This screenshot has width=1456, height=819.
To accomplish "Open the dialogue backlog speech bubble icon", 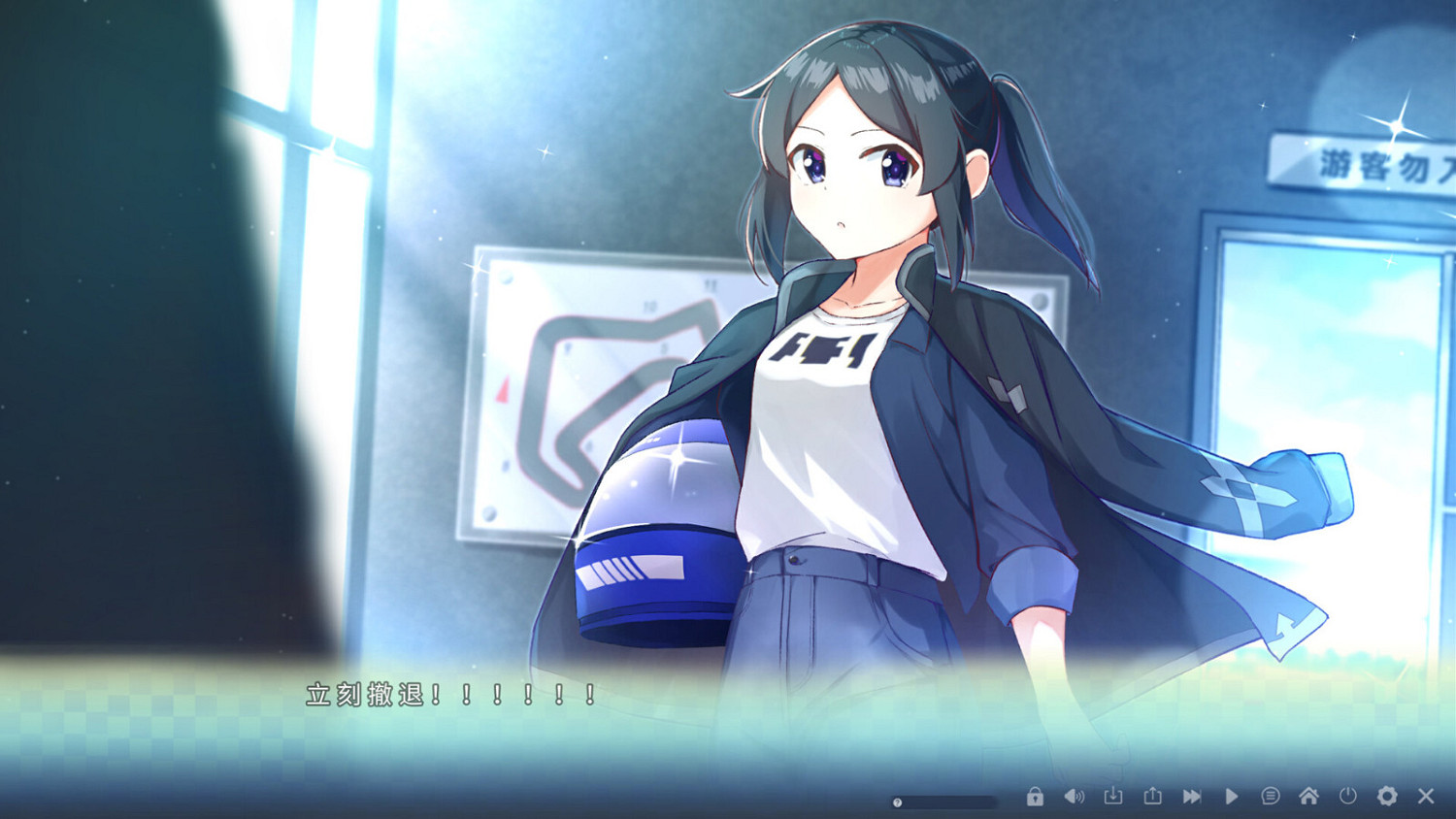I will [x=1269, y=795].
